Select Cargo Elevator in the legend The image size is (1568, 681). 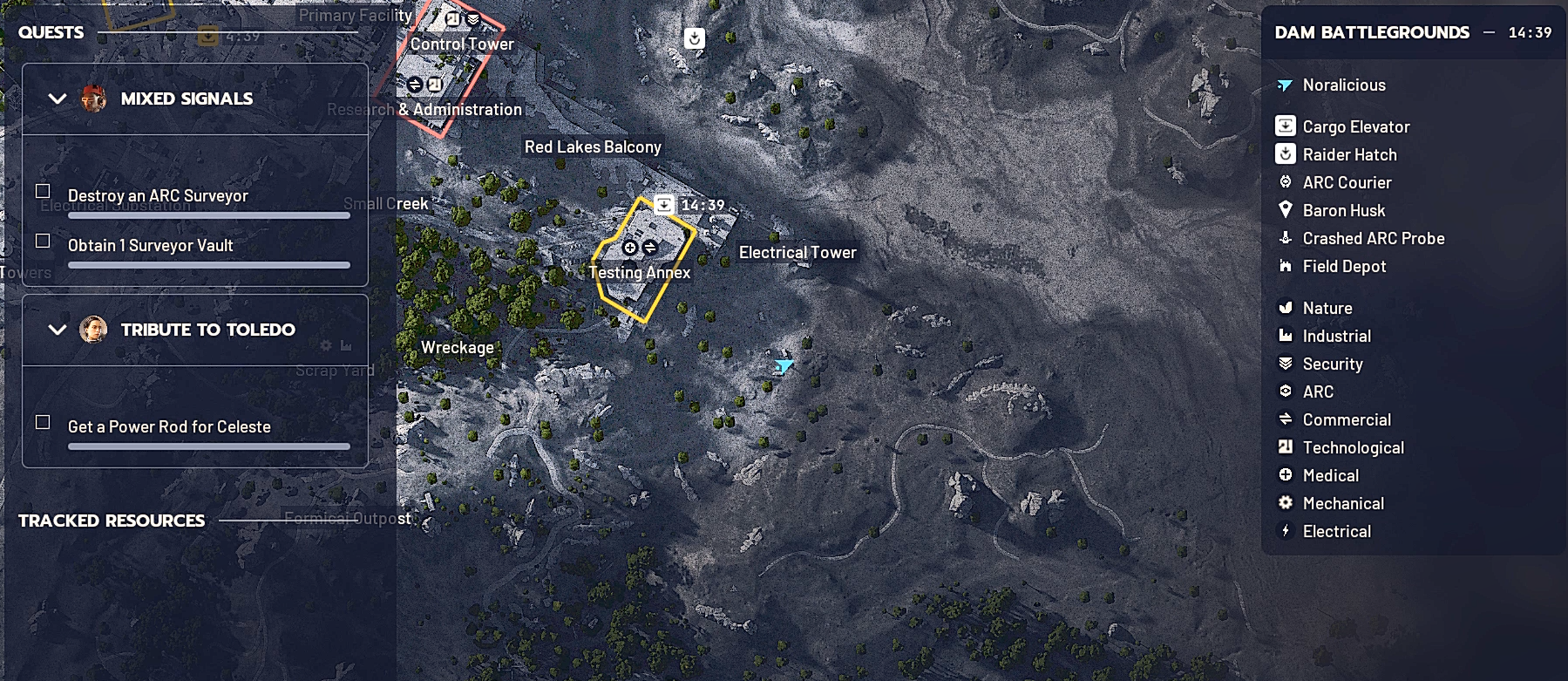click(1355, 126)
